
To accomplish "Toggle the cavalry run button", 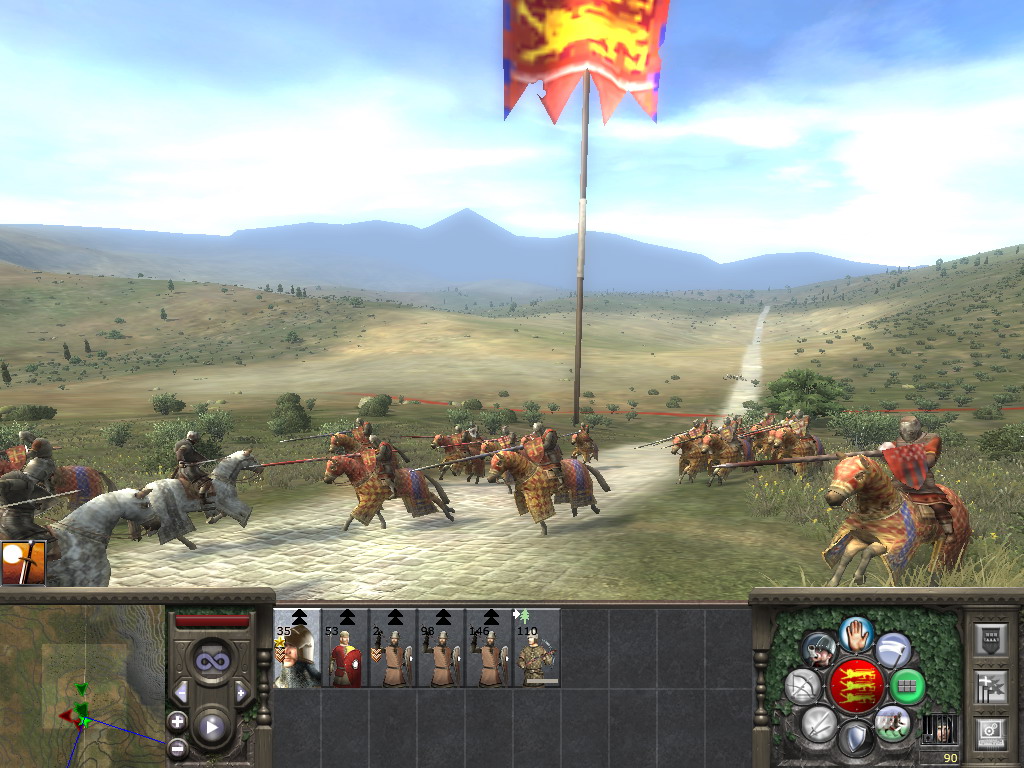I will coord(892,722).
